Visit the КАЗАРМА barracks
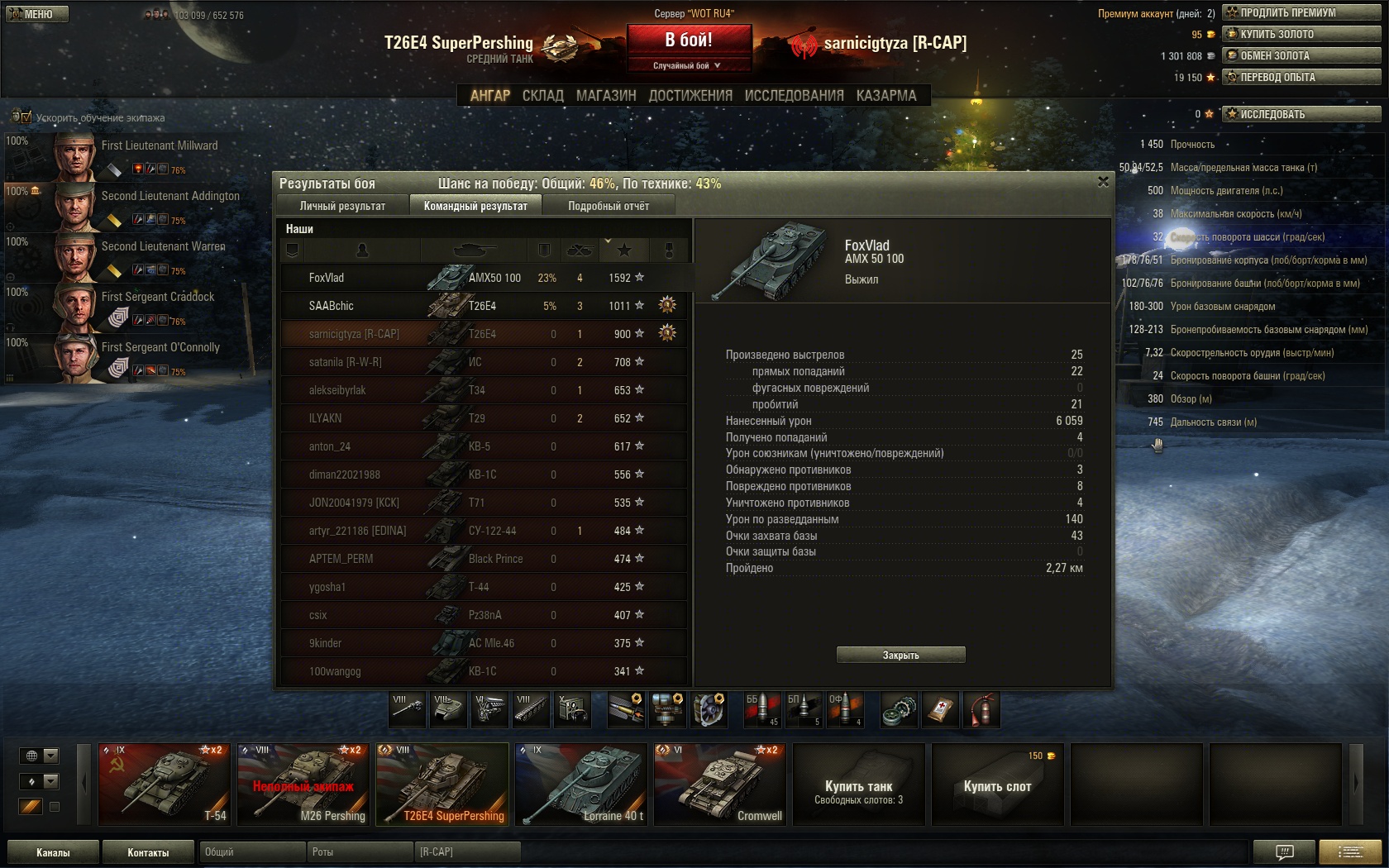The image size is (1389, 868). [886, 96]
